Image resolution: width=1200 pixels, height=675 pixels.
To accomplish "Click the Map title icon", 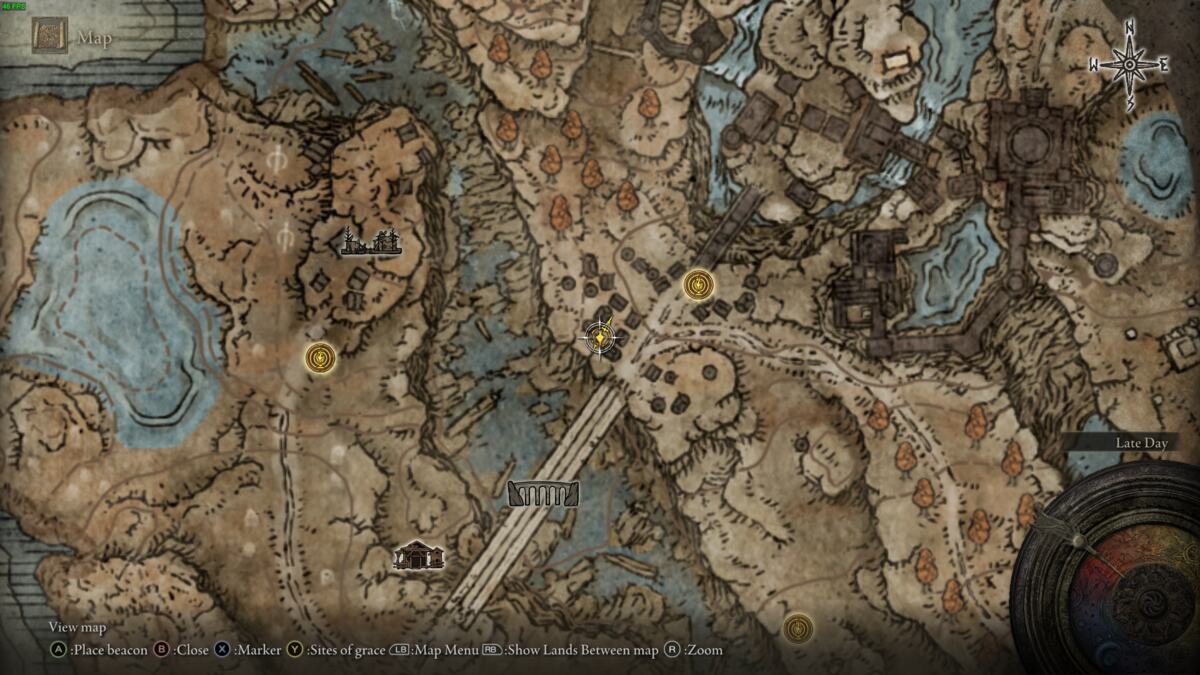I will [x=49, y=37].
